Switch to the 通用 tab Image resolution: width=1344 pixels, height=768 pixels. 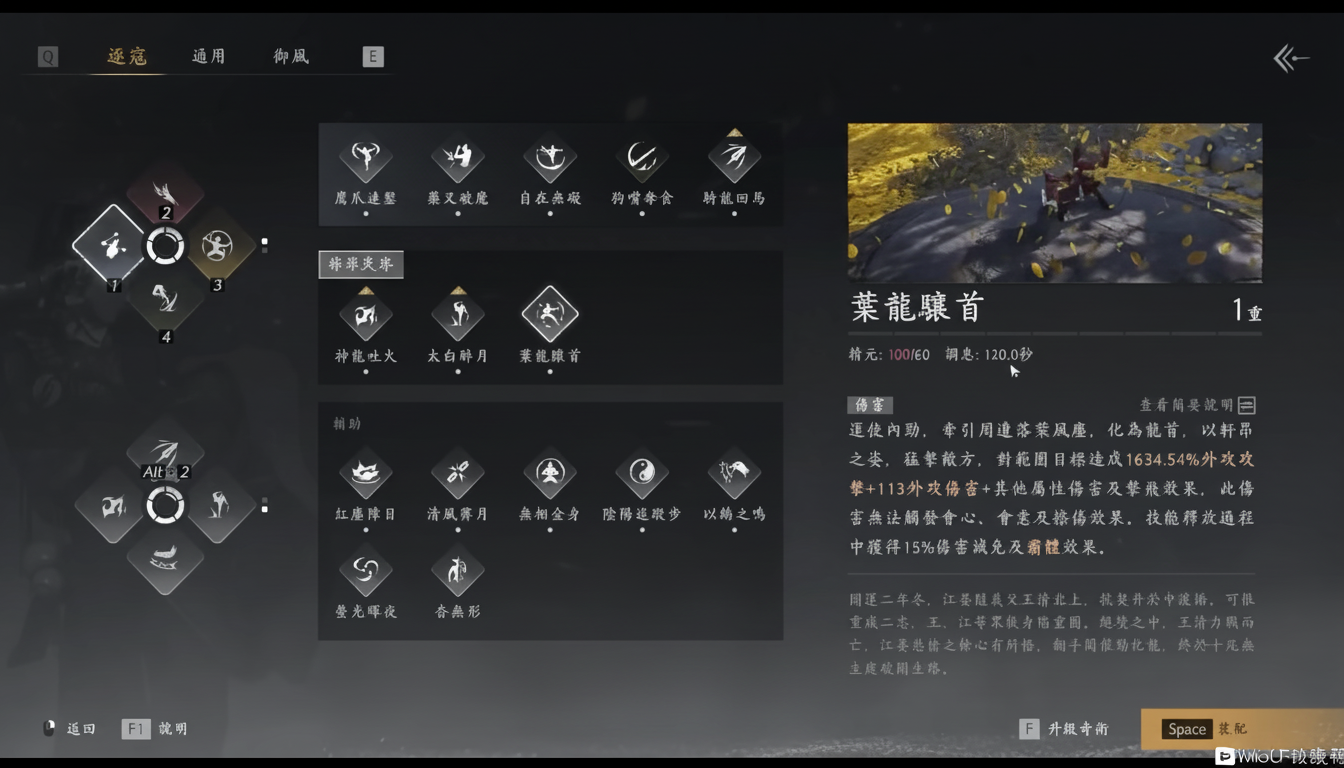(208, 56)
